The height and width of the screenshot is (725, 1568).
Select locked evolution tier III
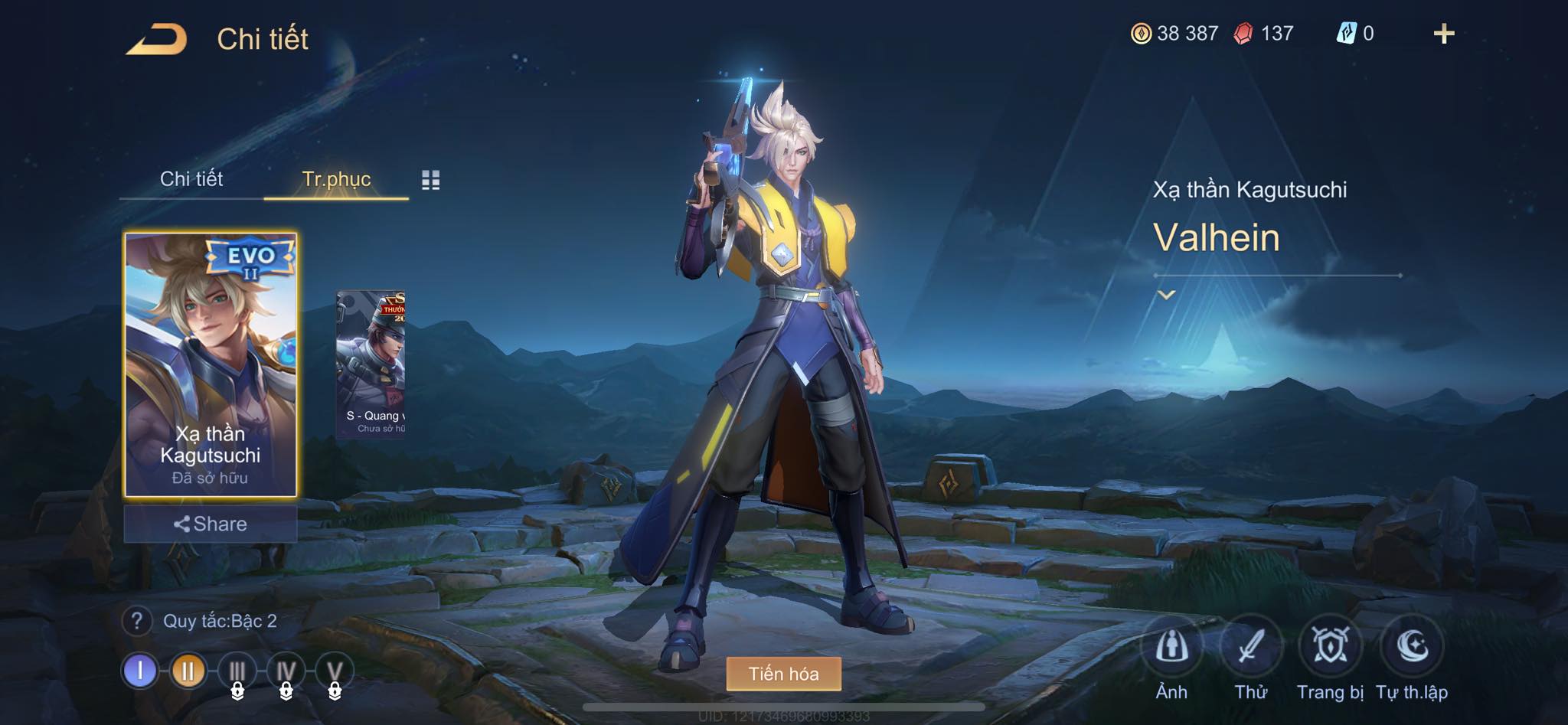coord(237,671)
